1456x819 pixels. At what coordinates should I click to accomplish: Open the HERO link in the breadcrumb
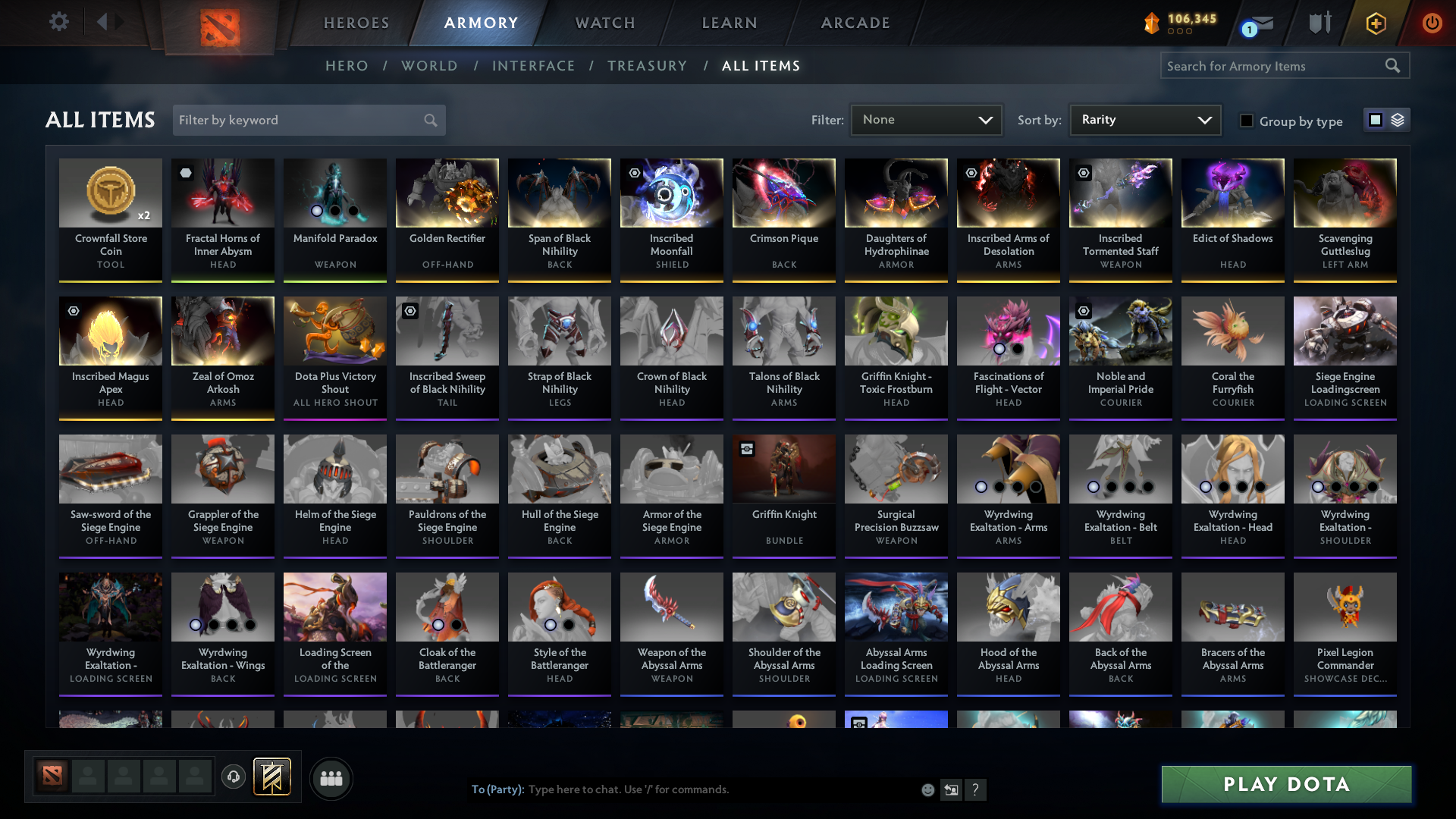point(347,66)
